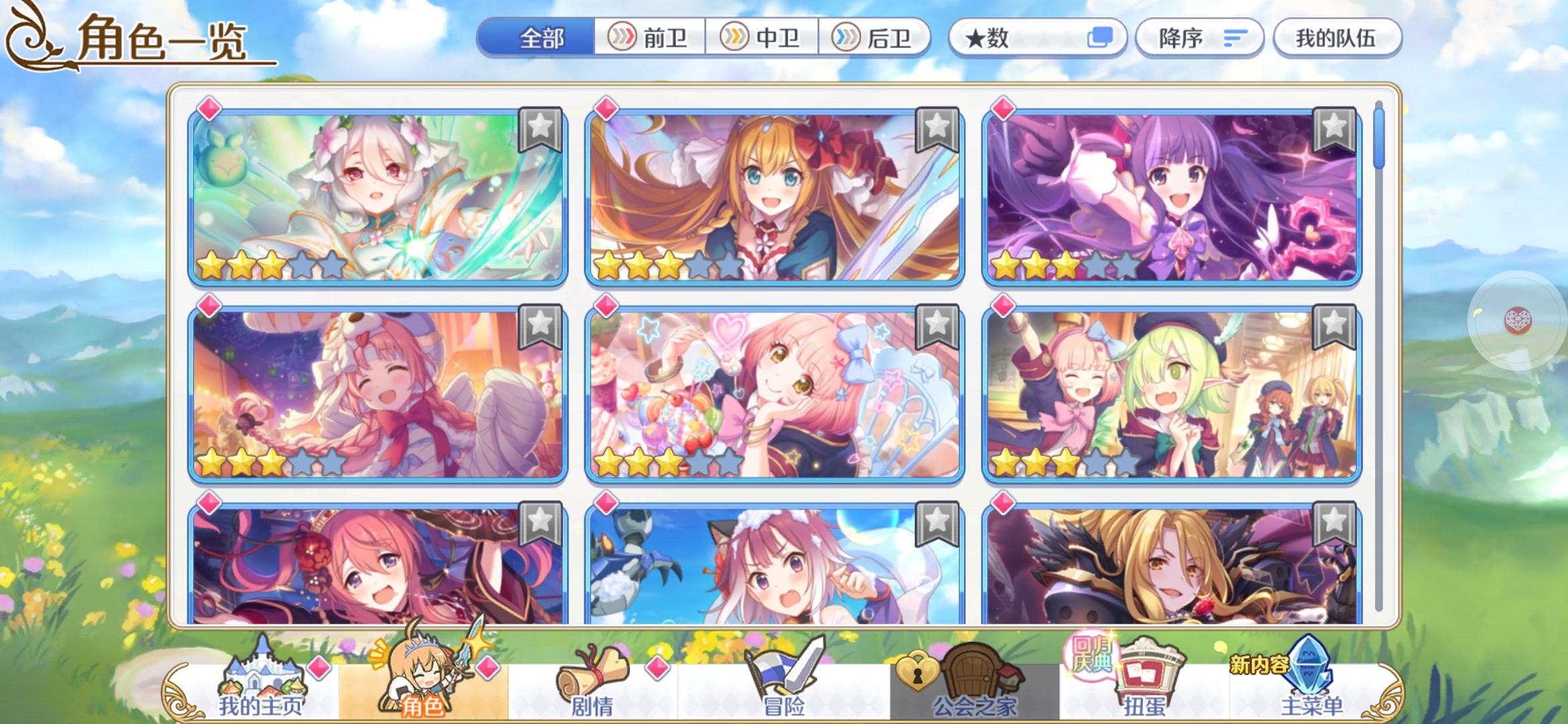Change the 降序 sort order
Viewport: 1568px width, 724px height.
(1199, 38)
